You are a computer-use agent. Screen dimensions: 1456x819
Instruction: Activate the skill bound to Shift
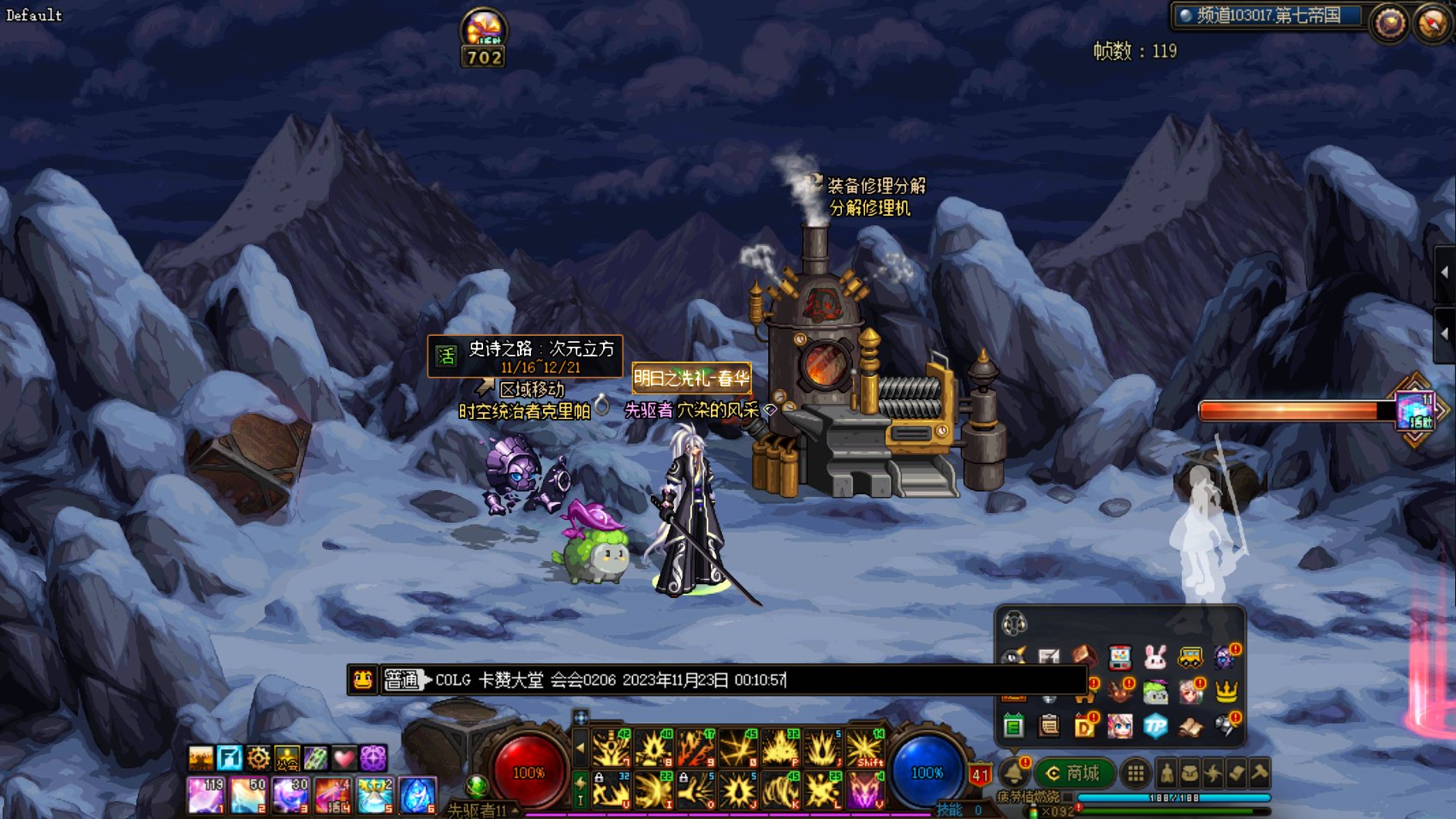click(865, 748)
